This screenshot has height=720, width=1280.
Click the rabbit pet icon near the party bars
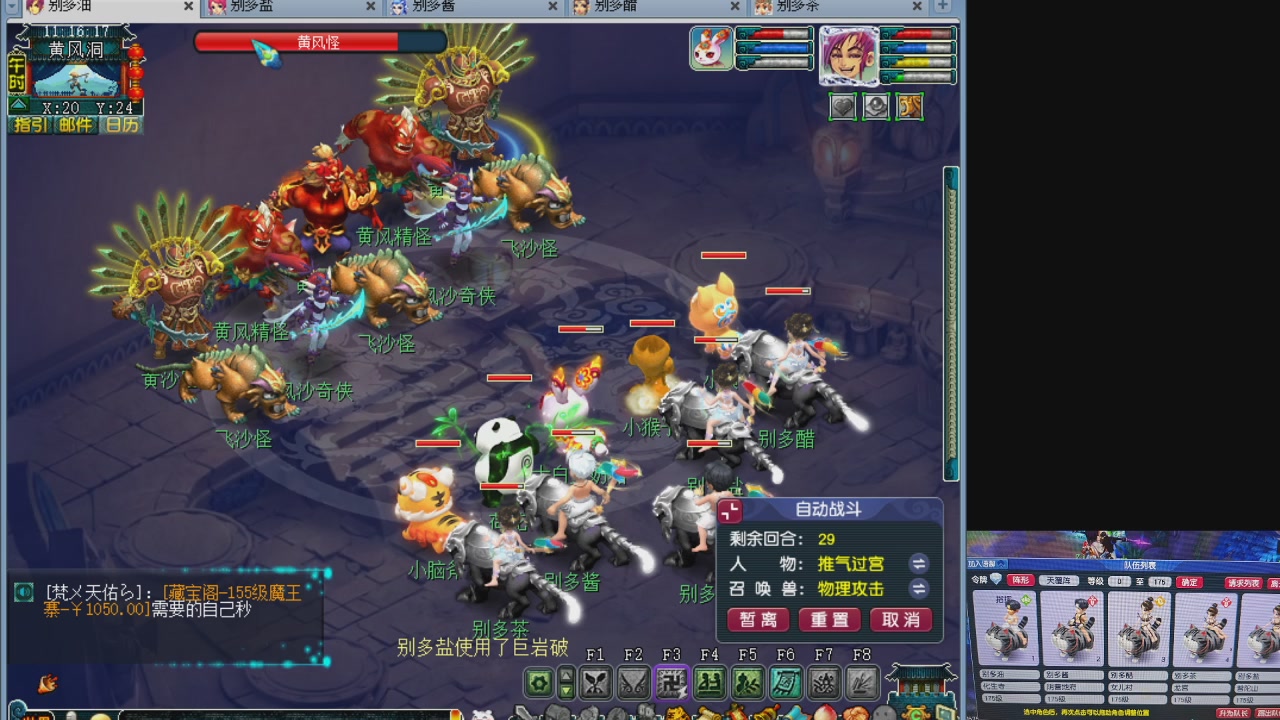click(711, 48)
